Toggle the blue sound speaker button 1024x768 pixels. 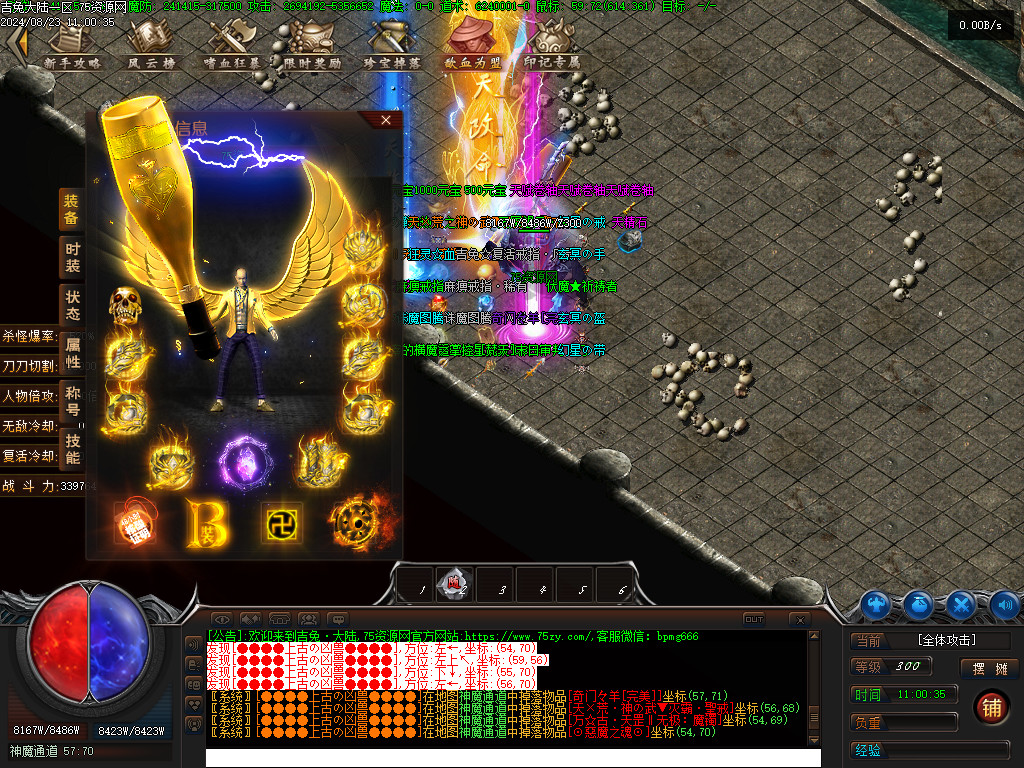pos(1004,605)
